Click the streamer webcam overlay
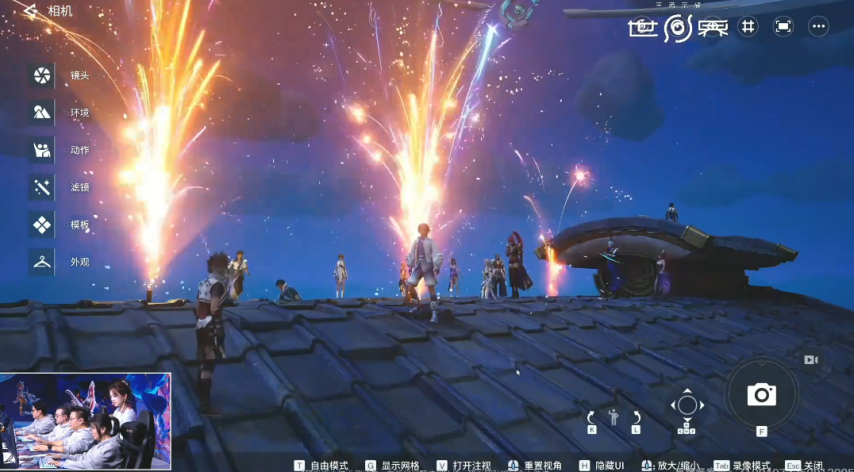This screenshot has width=854, height=472. (x=86, y=420)
